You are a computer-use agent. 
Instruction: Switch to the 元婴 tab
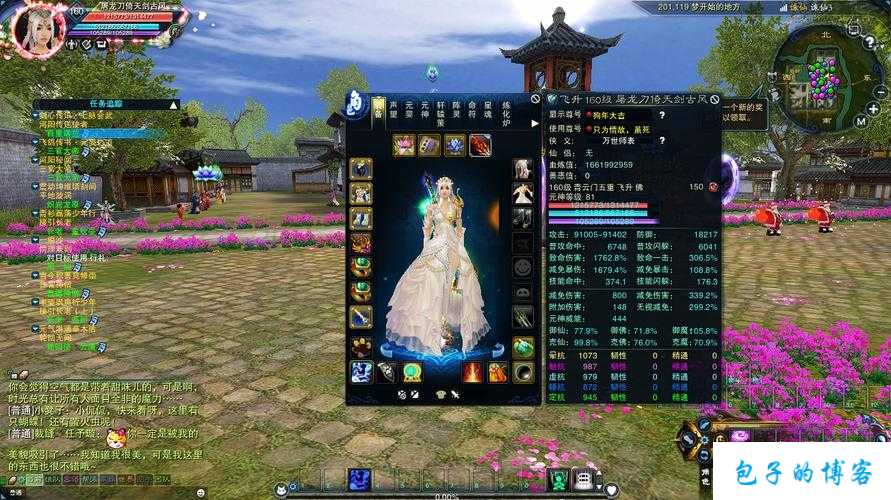(x=407, y=111)
